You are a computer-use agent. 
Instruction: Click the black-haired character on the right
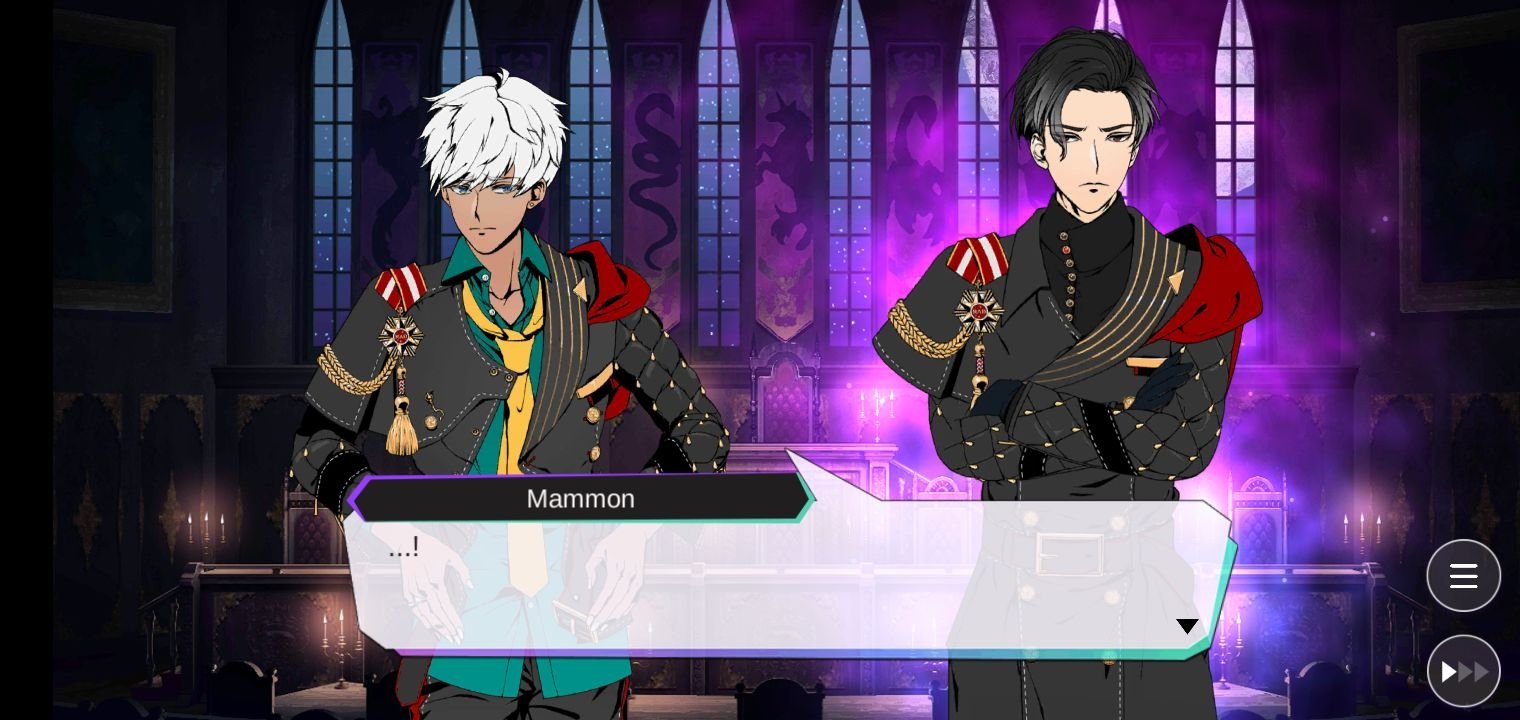pos(1080,250)
